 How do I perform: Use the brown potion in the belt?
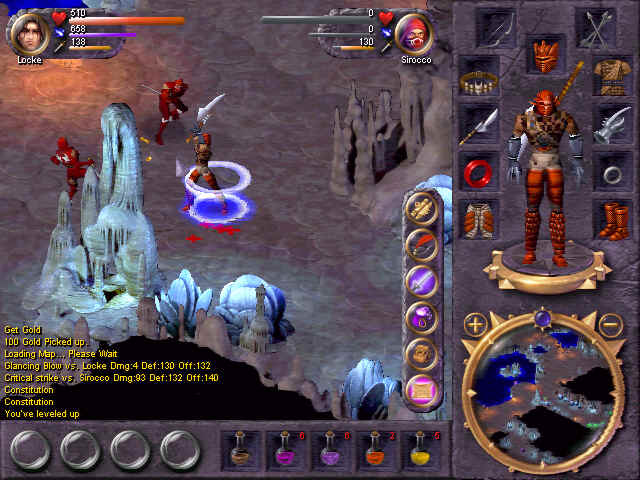[240, 450]
